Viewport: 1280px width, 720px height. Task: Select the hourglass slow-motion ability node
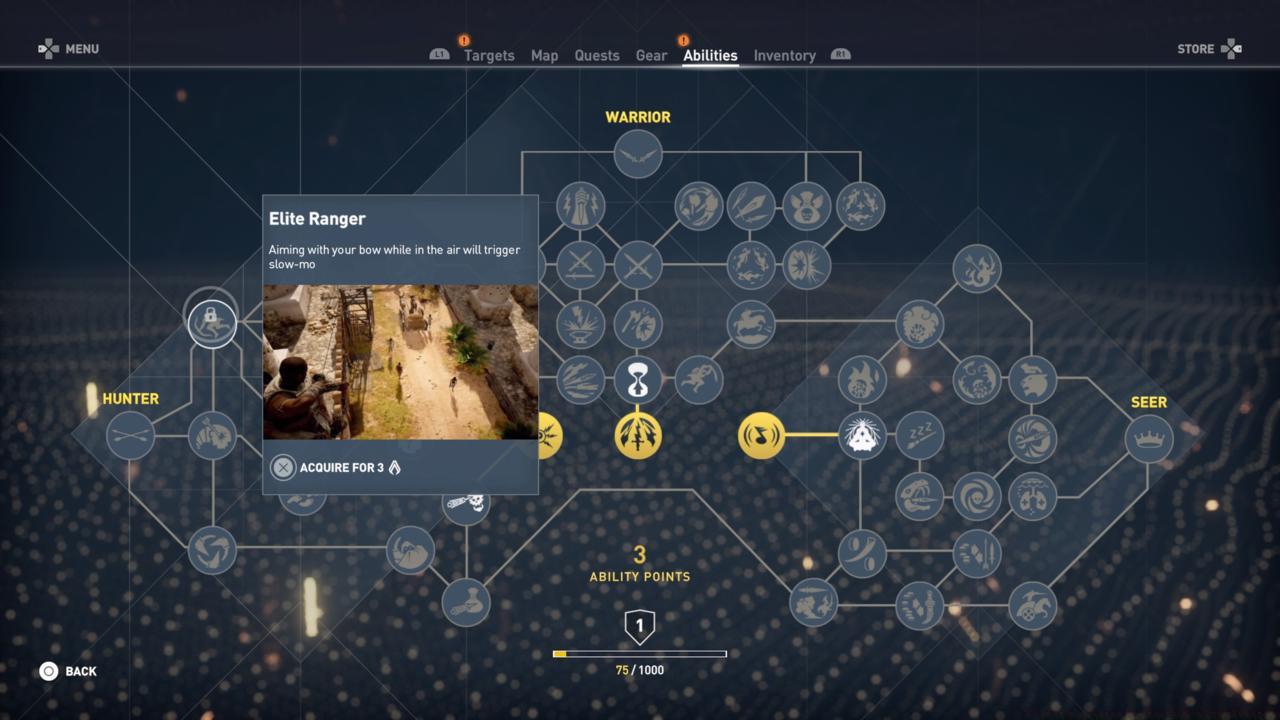(x=638, y=381)
